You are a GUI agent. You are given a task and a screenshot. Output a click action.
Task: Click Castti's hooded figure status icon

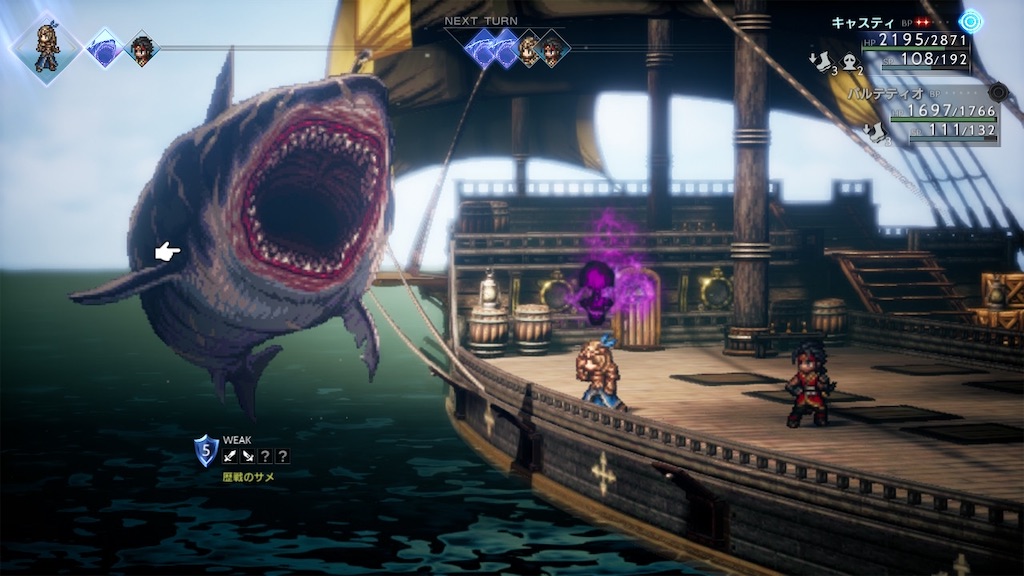point(850,62)
